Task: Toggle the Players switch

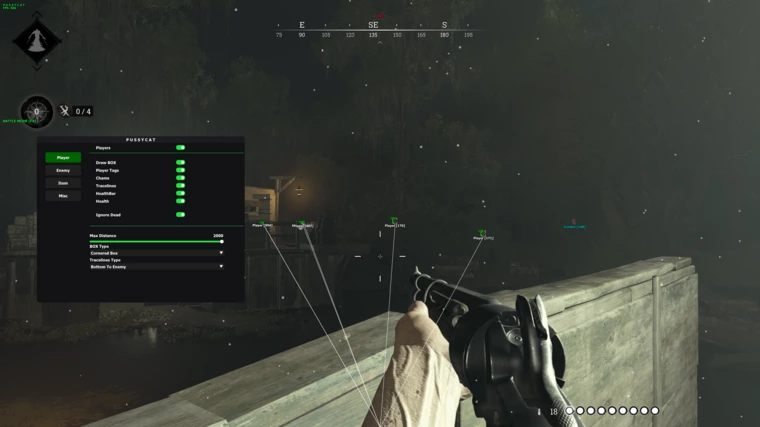Action: (181, 148)
